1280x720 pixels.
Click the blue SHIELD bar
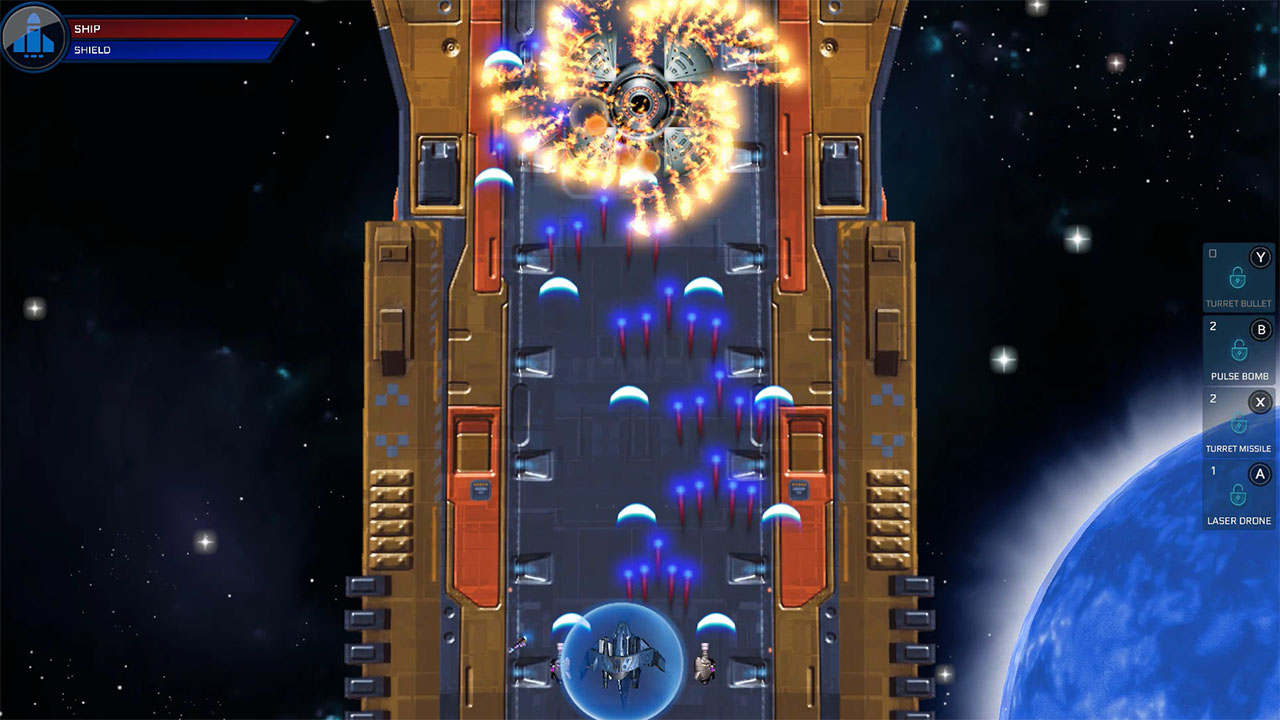[180, 48]
